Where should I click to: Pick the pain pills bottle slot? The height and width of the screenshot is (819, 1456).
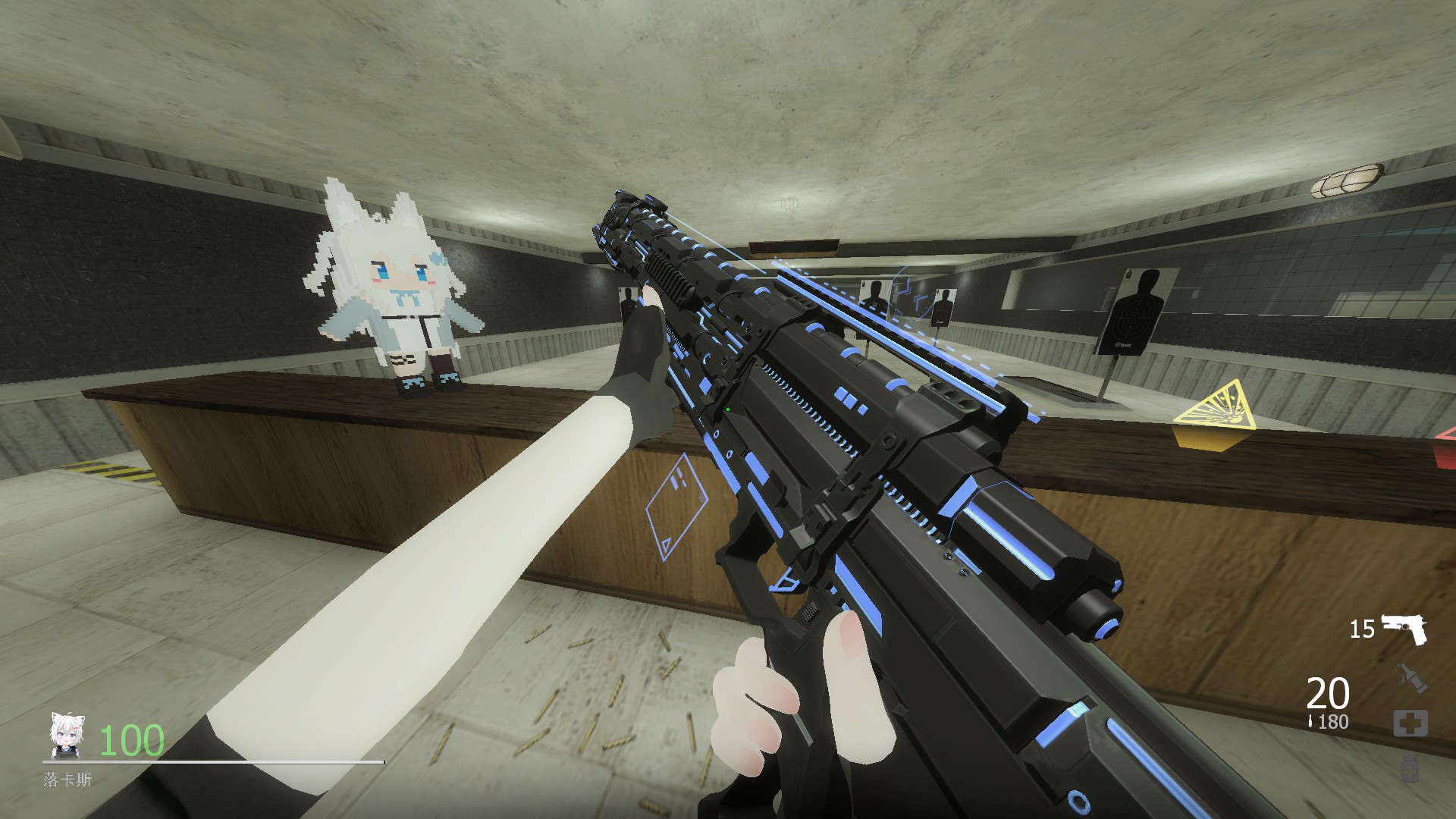tap(1410, 768)
